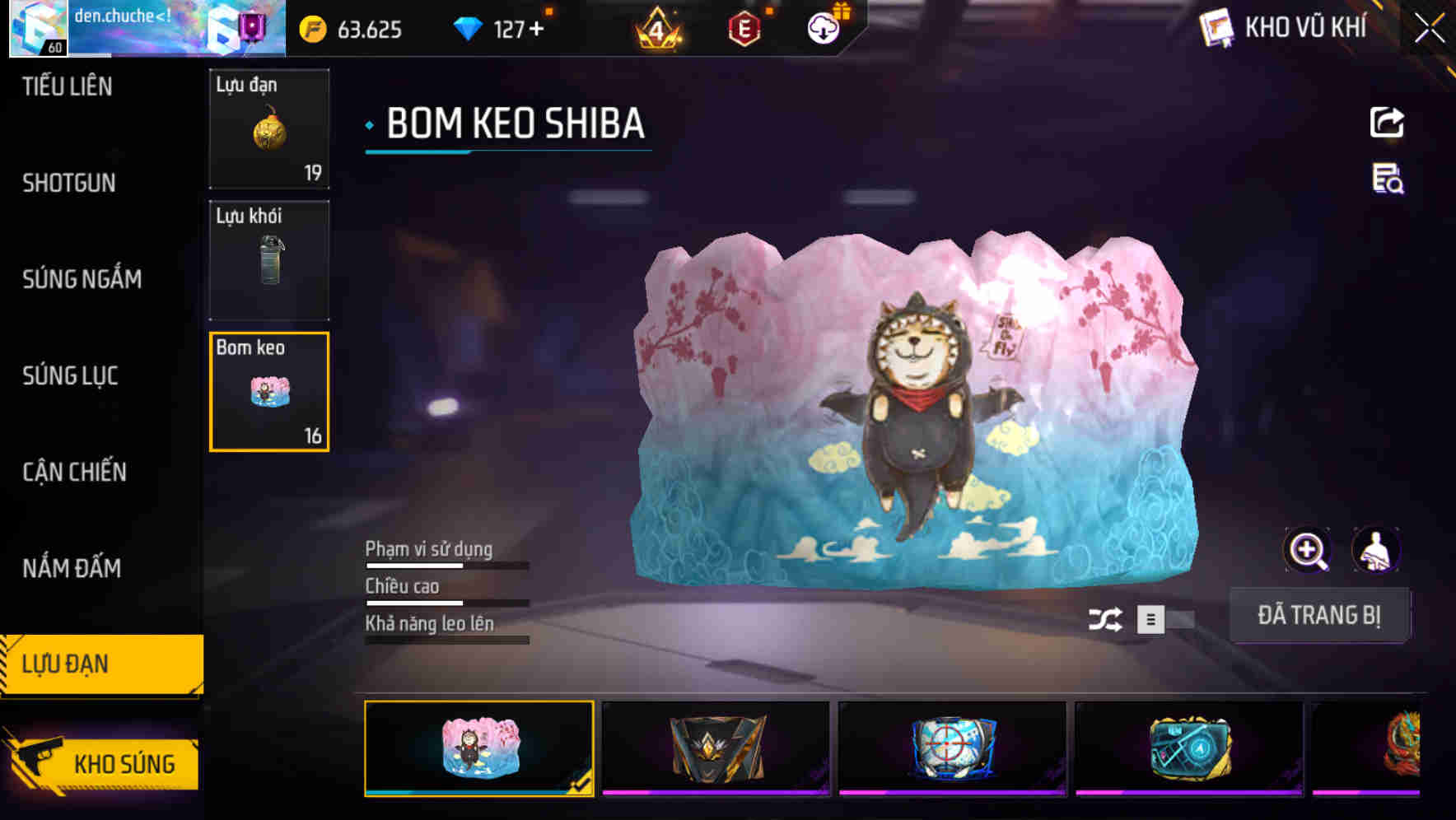Select the Lựu khói smoke grenade slot
The width and height of the screenshot is (1456, 820).
269,260
